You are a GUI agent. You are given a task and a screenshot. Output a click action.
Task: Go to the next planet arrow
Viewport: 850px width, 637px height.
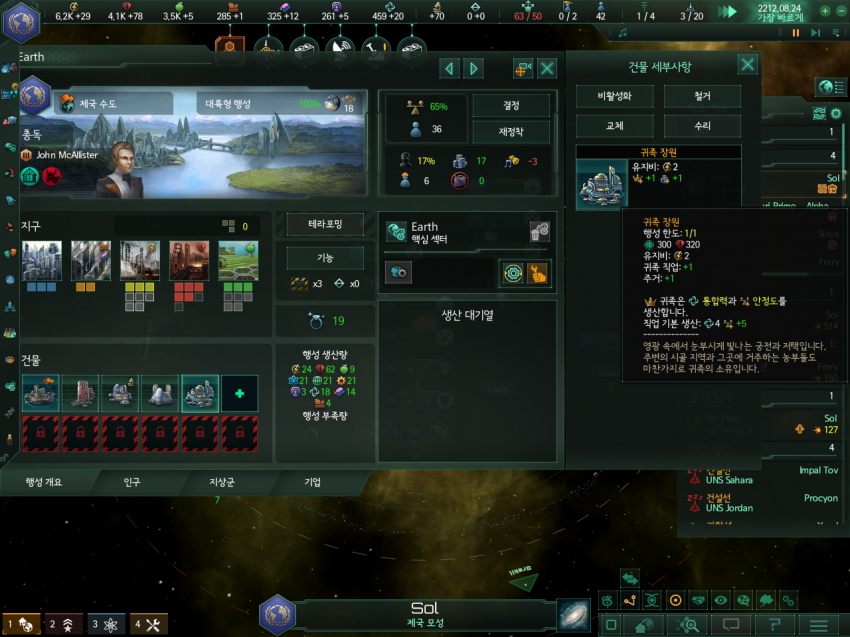[x=474, y=68]
